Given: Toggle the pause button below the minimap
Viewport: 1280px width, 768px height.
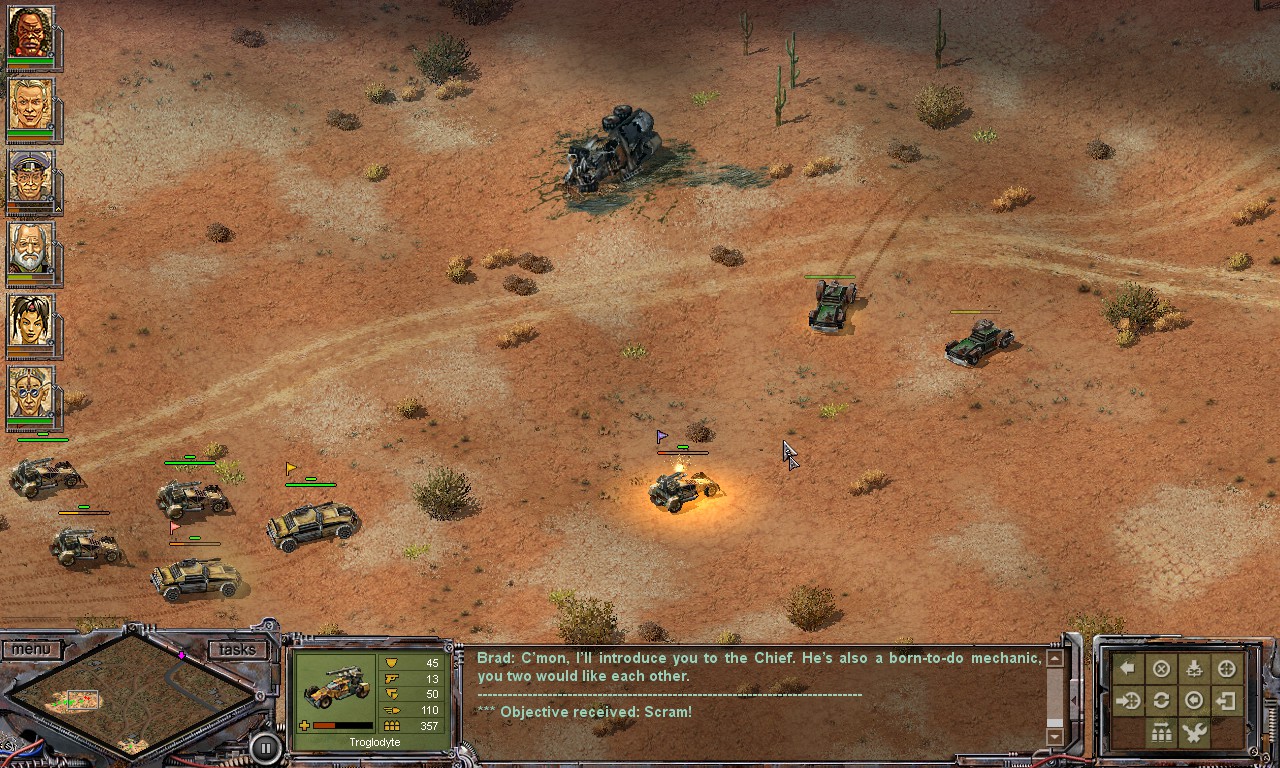Looking at the screenshot, I should [265, 747].
